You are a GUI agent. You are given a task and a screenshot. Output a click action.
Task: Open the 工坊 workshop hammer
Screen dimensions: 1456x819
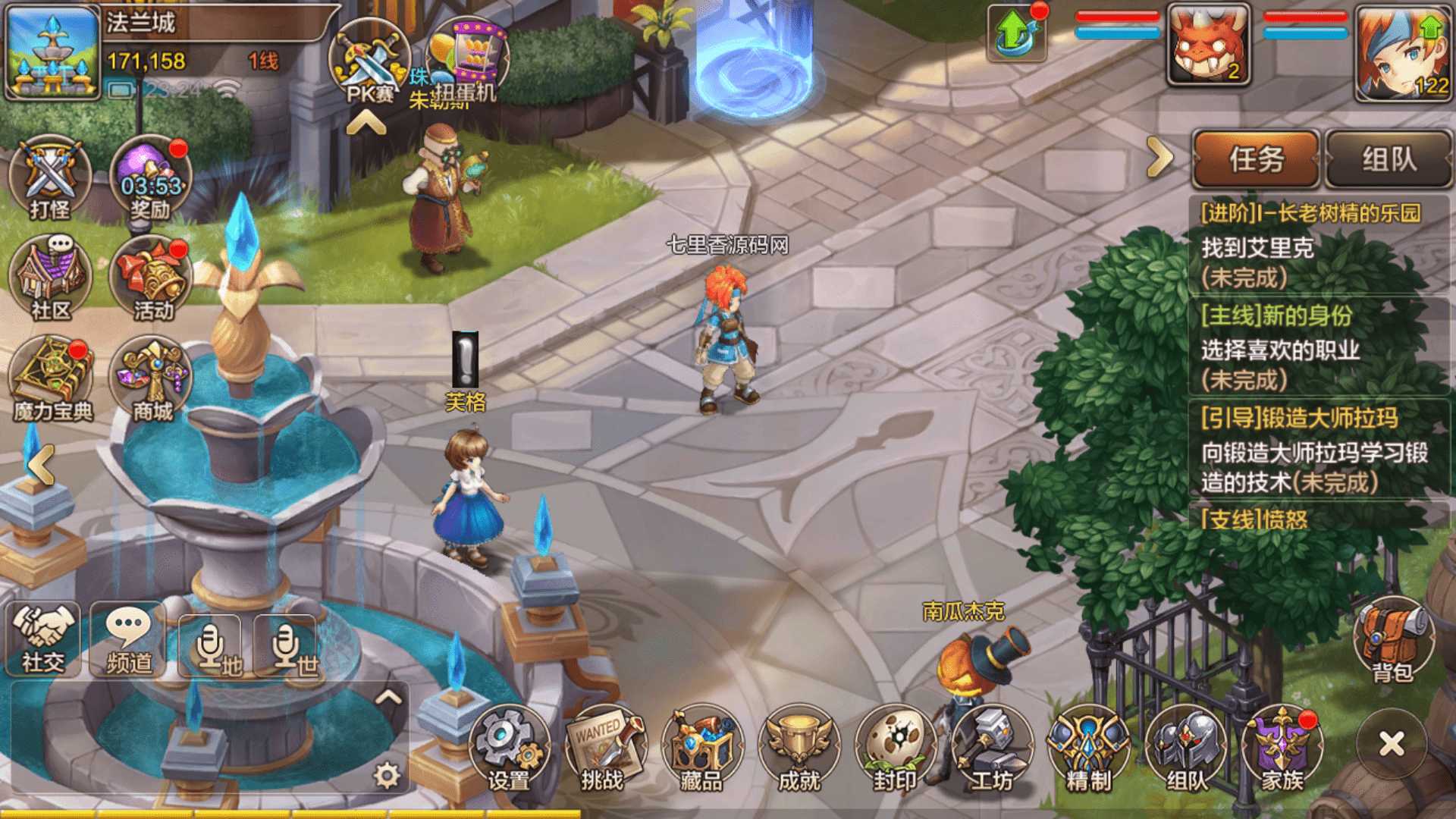(993, 748)
